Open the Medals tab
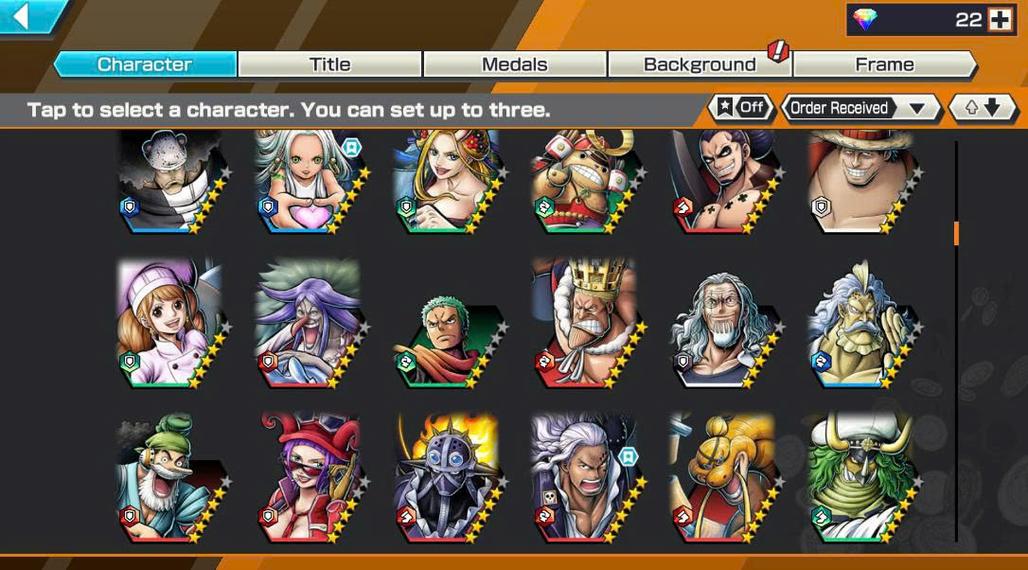 click(514, 64)
